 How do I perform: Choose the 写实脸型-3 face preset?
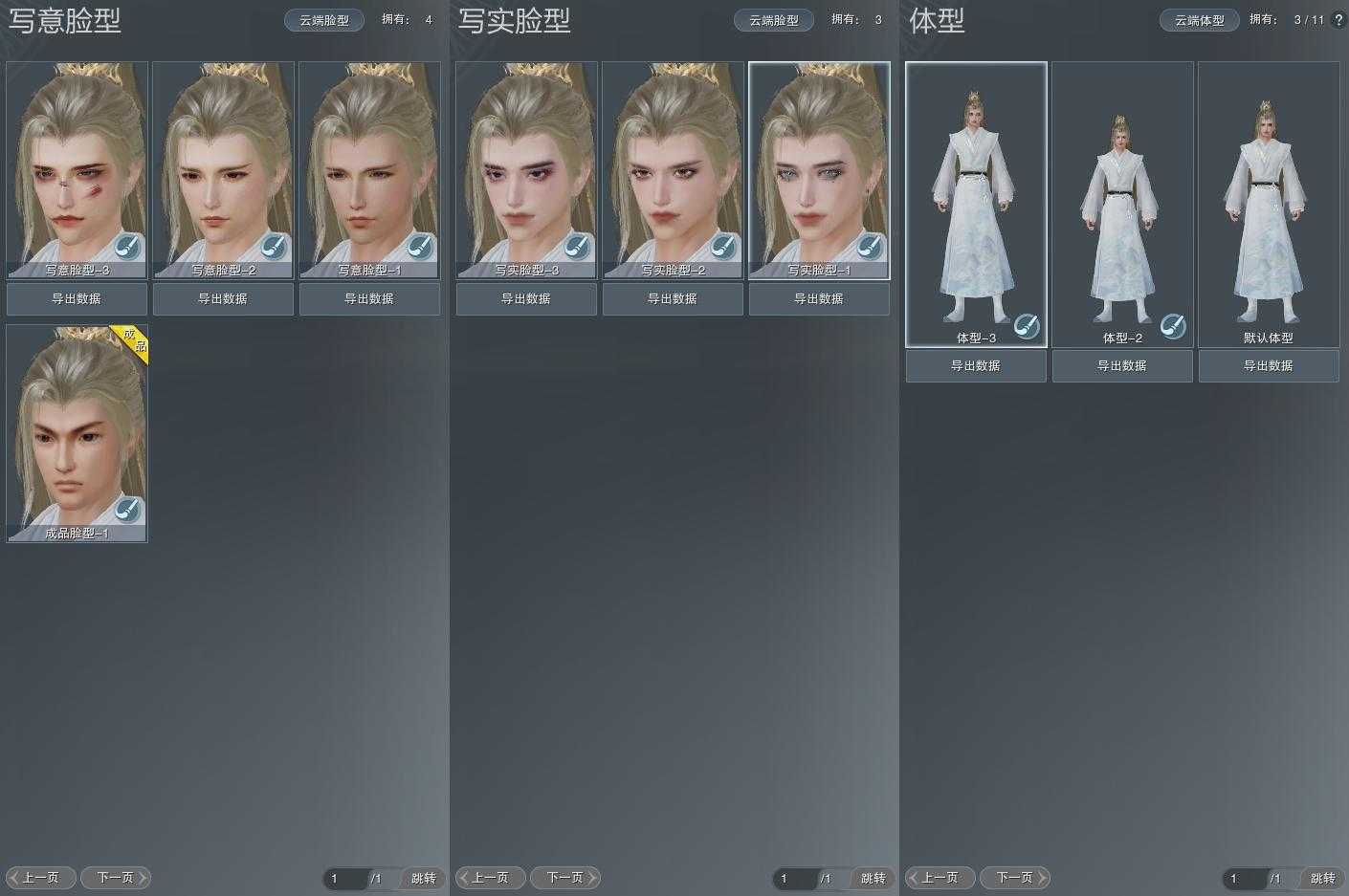tap(526, 163)
